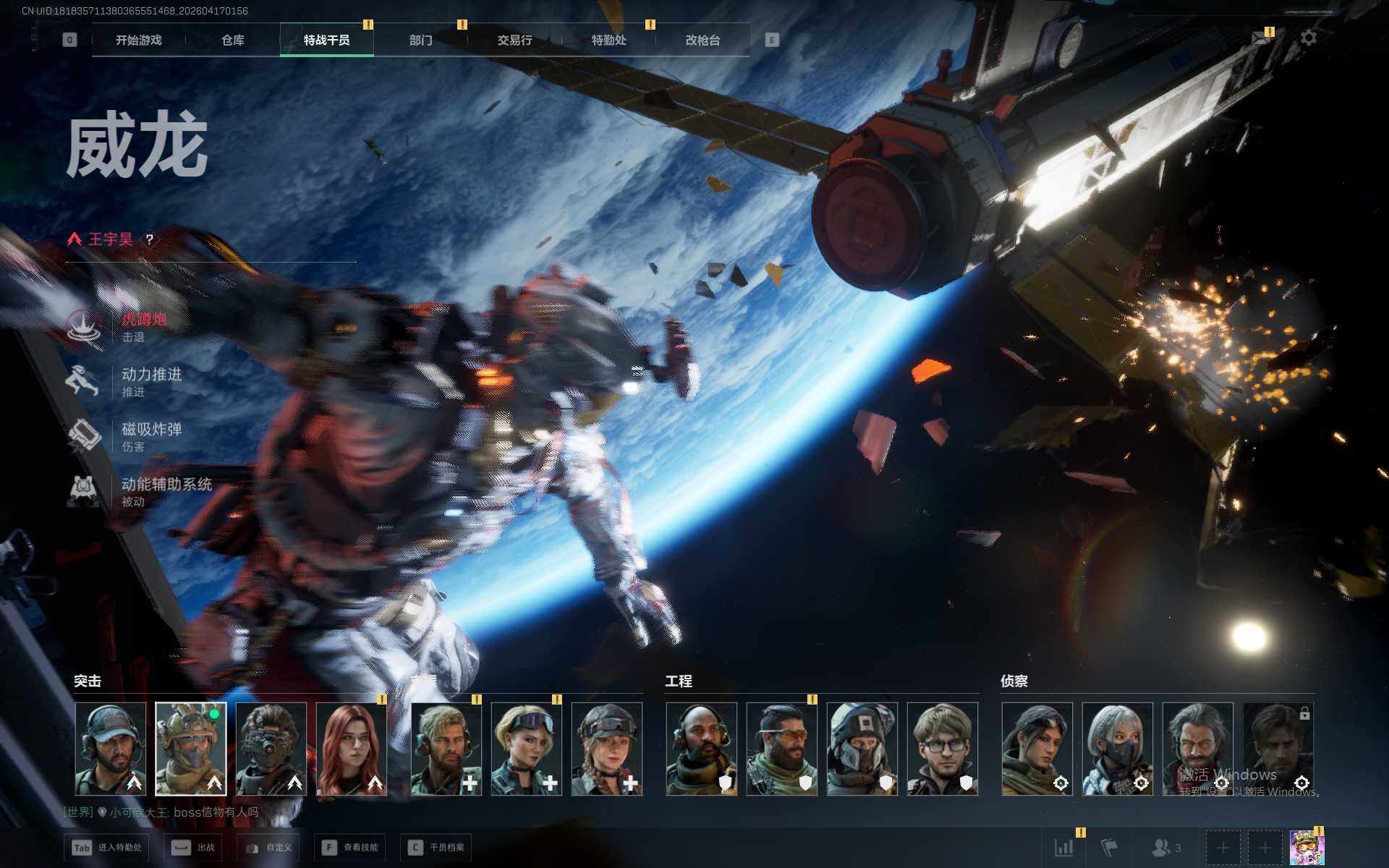The height and width of the screenshot is (868, 1389).
Task: Open the 仓库 warehouse tab
Action: [232, 41]
